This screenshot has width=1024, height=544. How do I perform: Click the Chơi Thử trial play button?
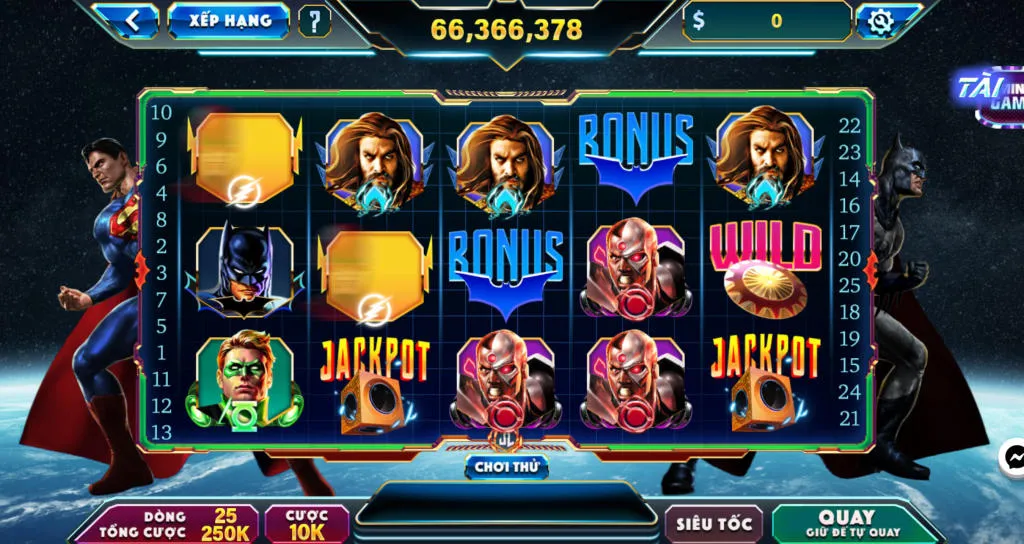pos(506,467)
